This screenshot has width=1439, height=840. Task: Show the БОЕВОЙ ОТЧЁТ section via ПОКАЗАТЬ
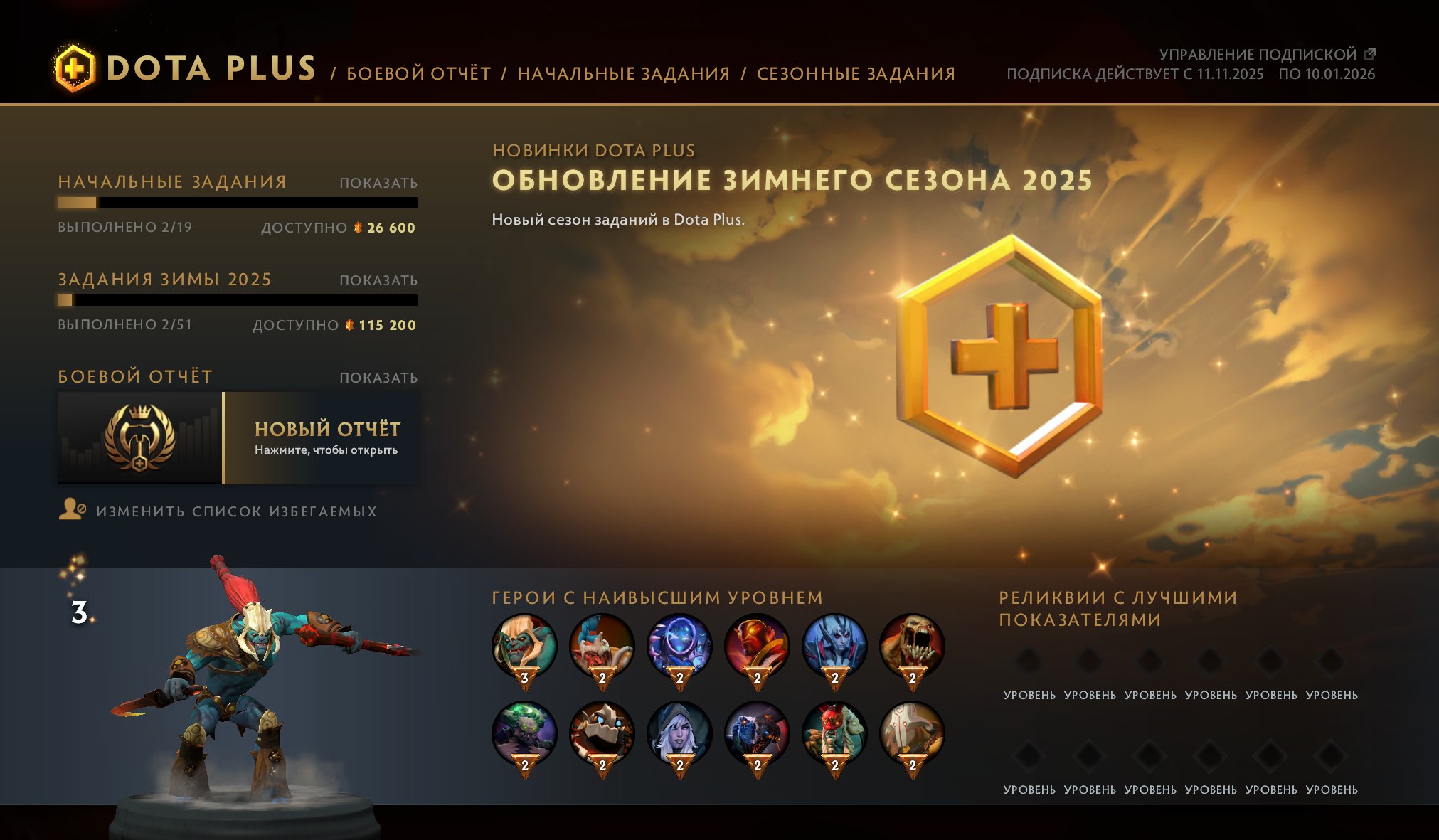click(x=378, y=376)
